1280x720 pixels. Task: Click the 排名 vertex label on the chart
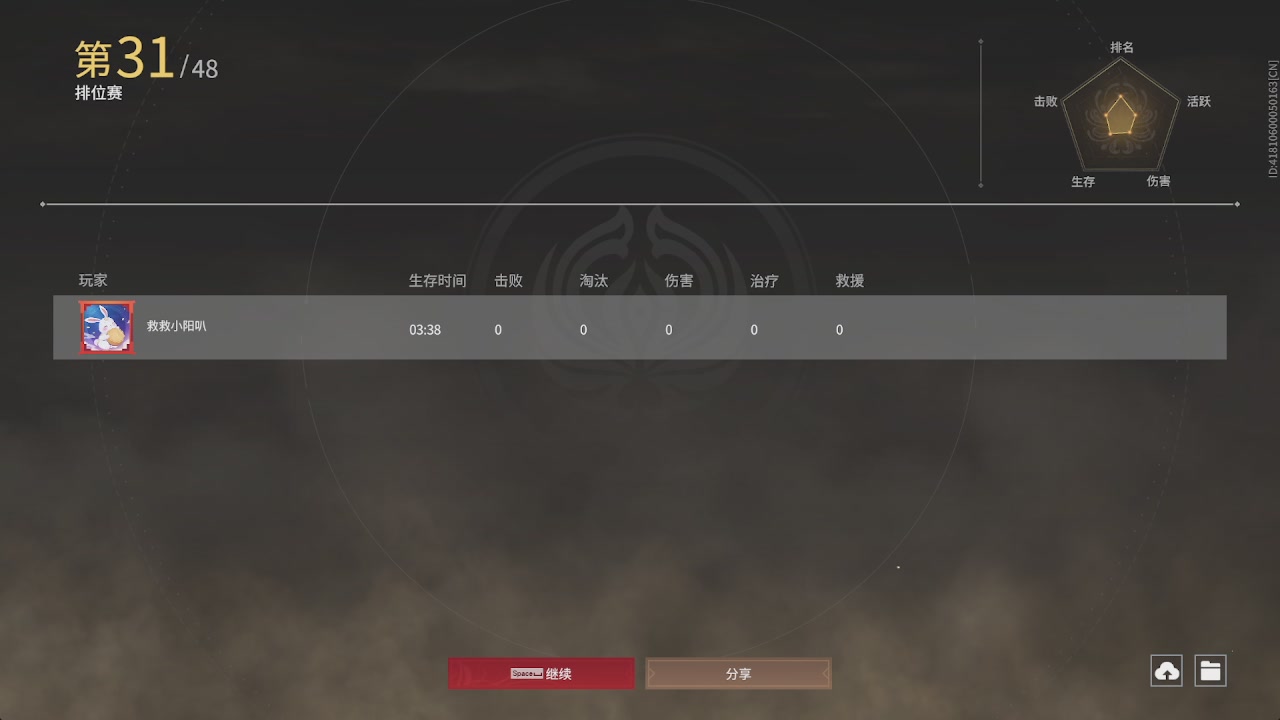1119,47
